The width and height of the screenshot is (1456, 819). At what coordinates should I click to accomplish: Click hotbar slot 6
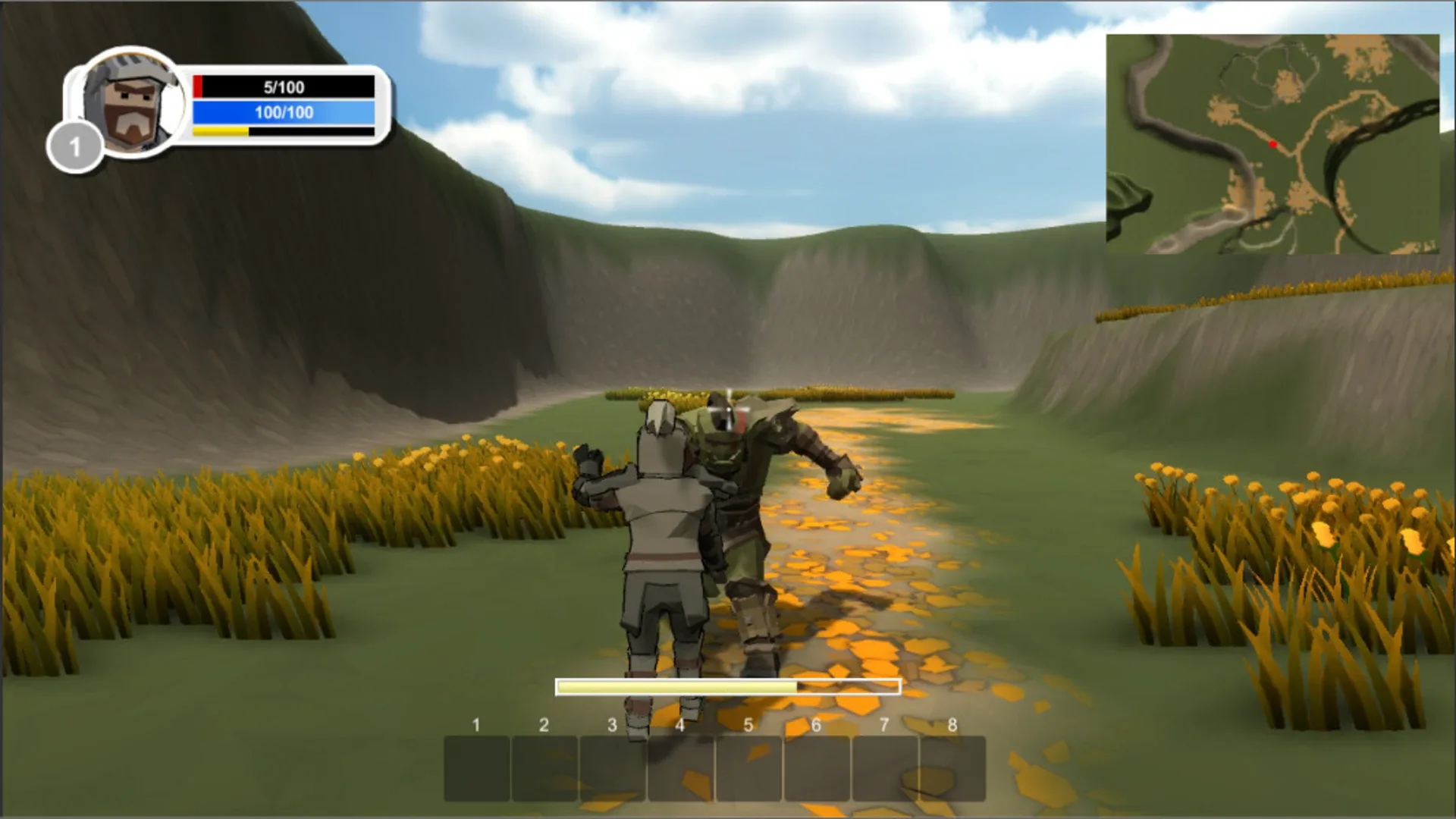pyautogui.click(x=817, y=767)
